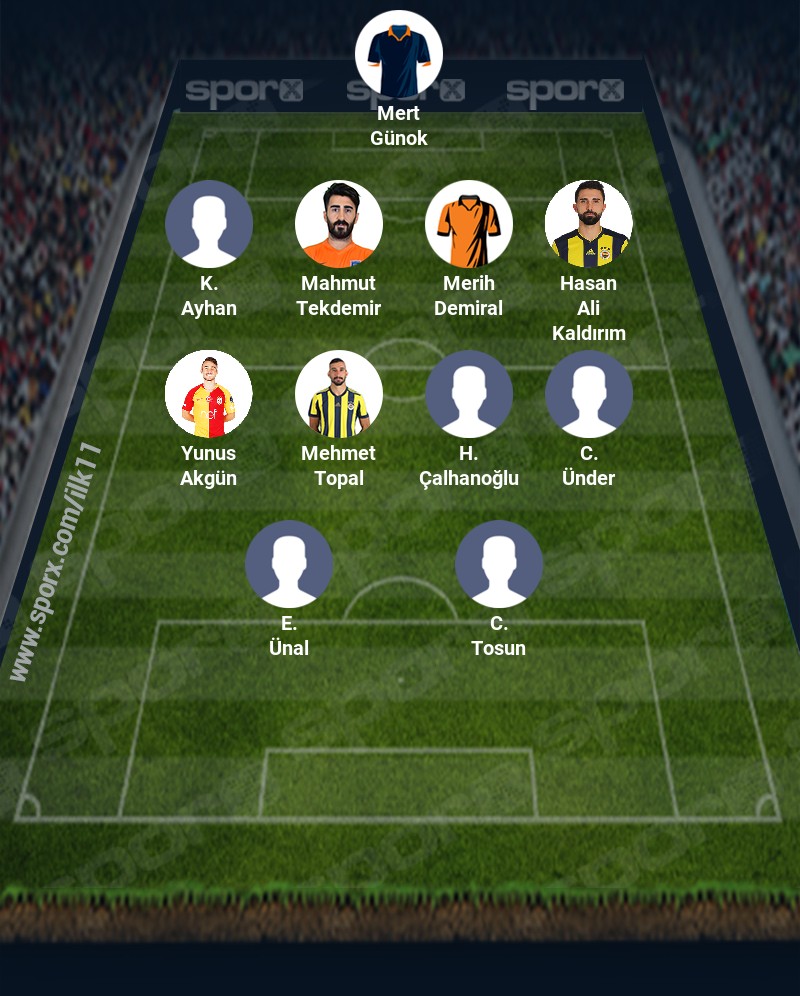Image resolution: width=800 pixels, height=996 pixels.
Task: Choose striker E. Ünal's slot
Action: tap(289, 564)
